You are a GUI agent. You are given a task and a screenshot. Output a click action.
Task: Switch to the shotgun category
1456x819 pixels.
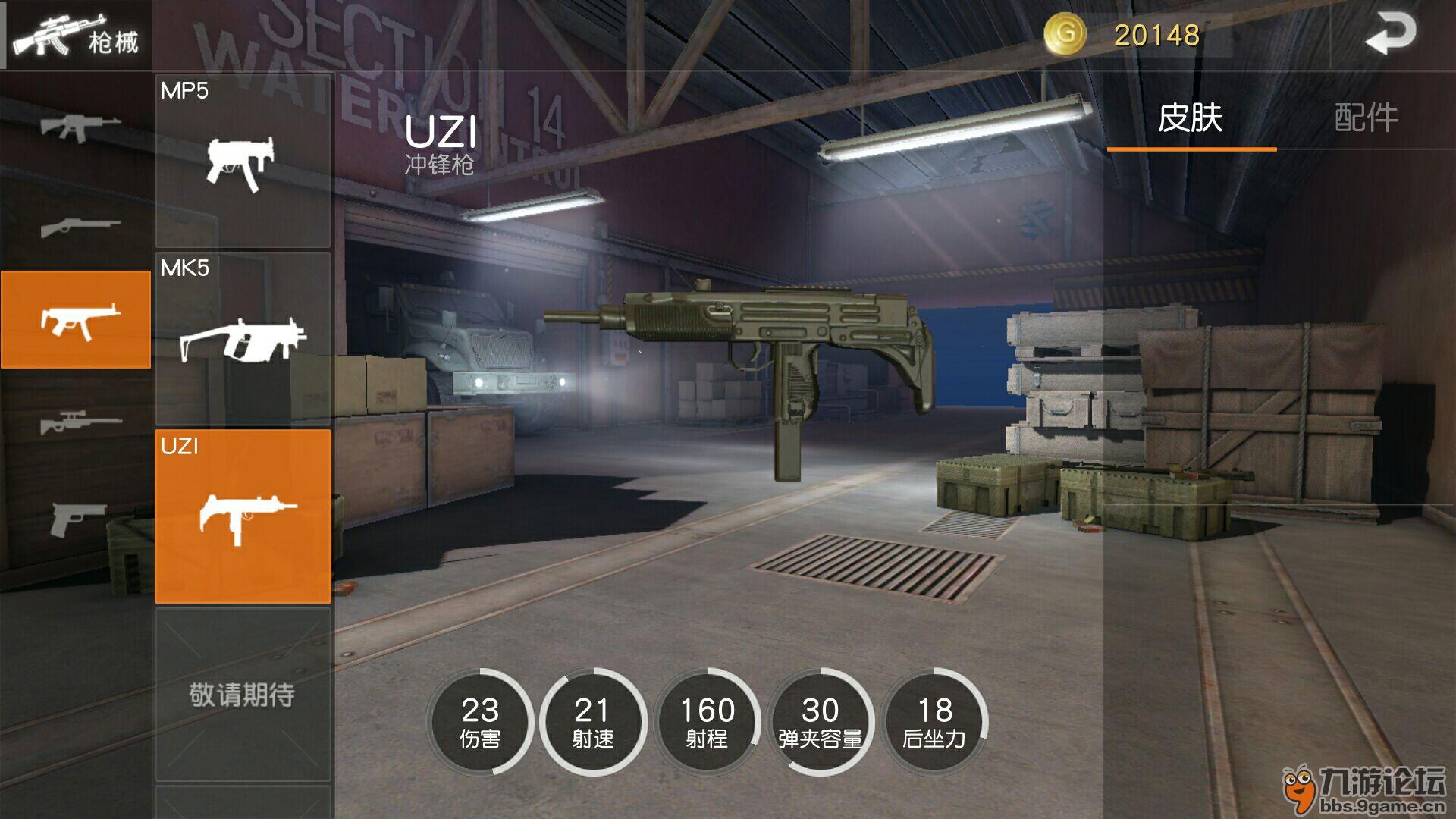tap(76, 225)
